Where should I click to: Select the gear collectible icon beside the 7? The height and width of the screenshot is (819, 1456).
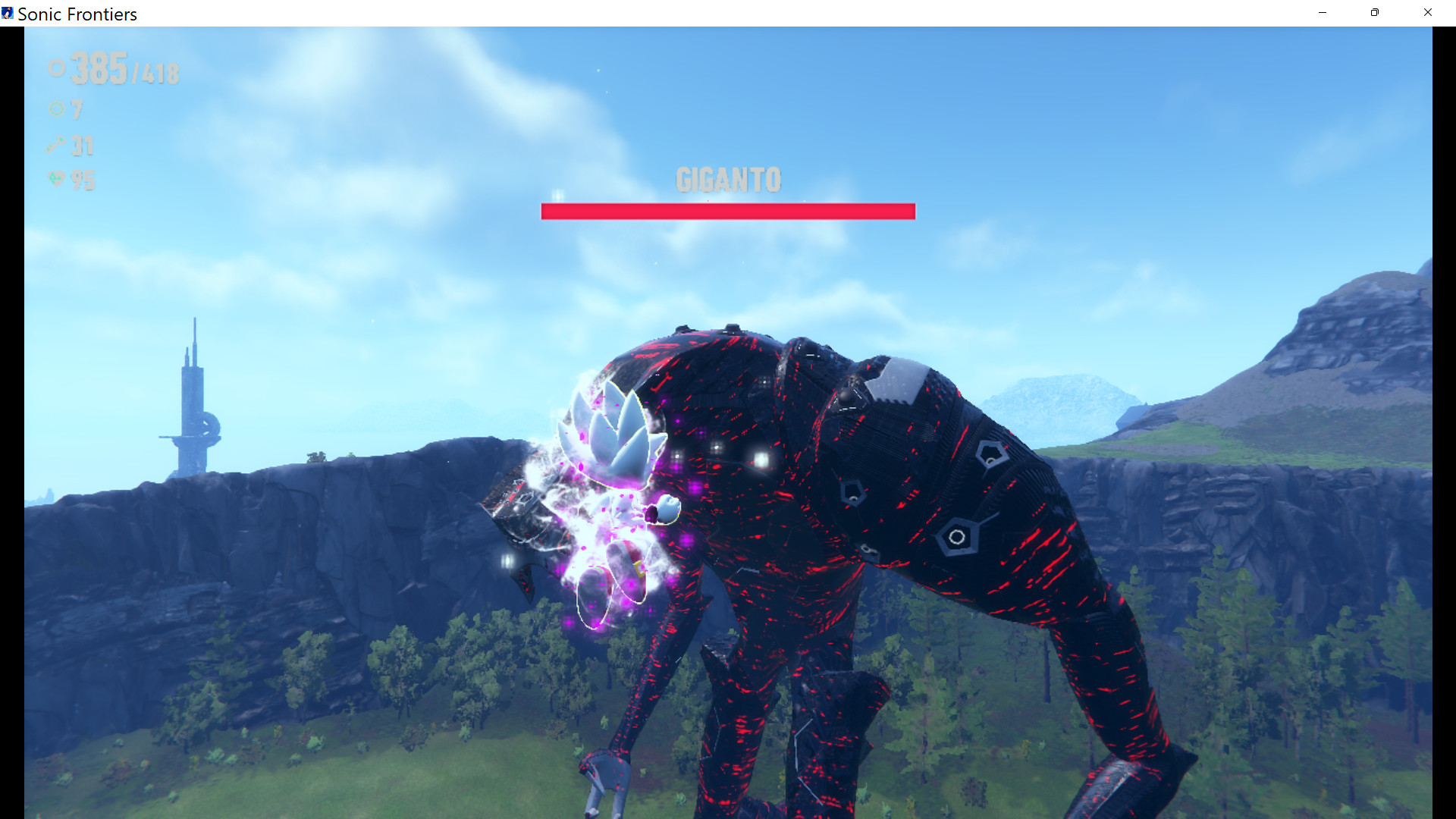point(57,110)
